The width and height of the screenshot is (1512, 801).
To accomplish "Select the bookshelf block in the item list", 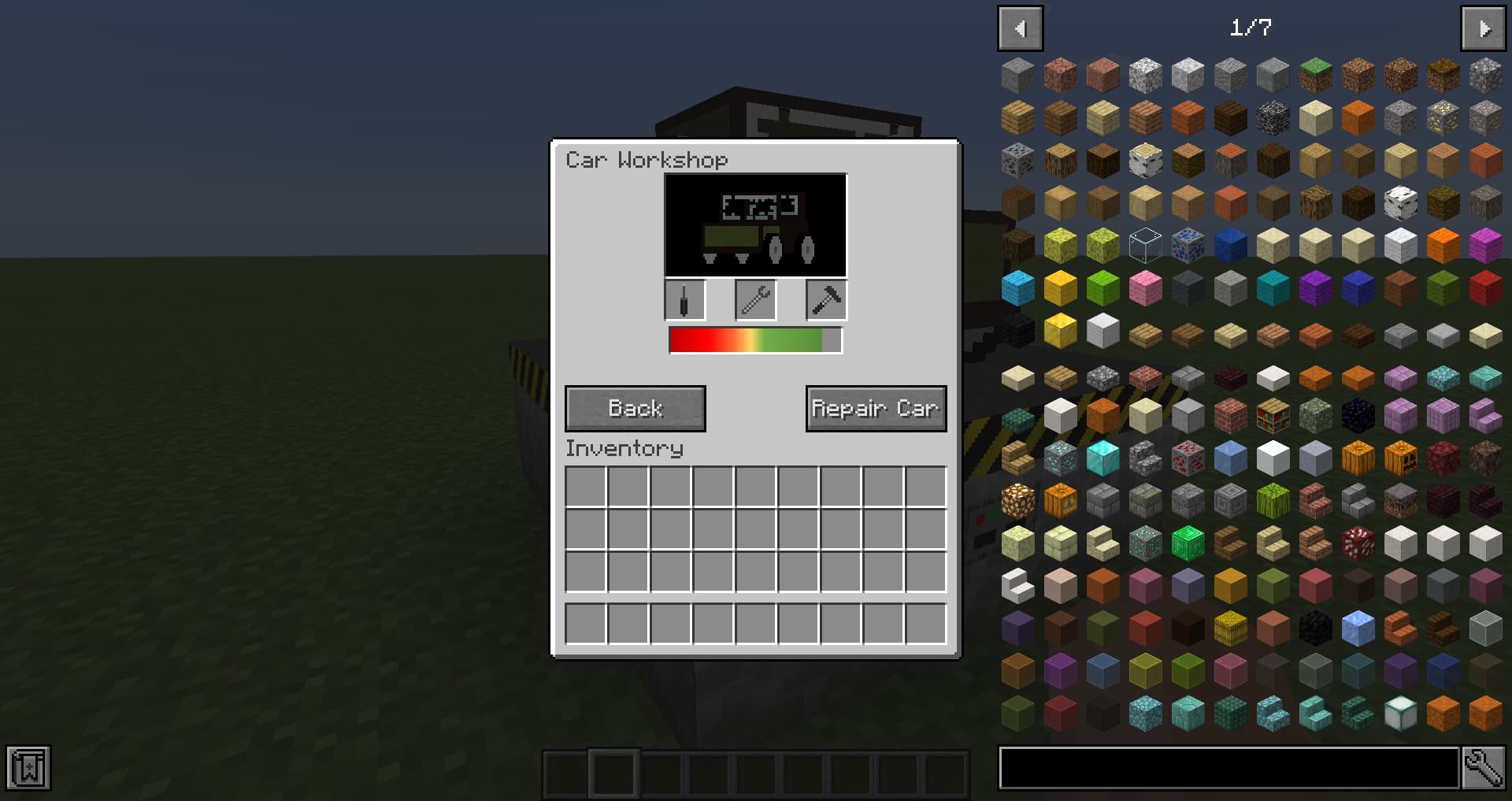I will [1273, 415].
